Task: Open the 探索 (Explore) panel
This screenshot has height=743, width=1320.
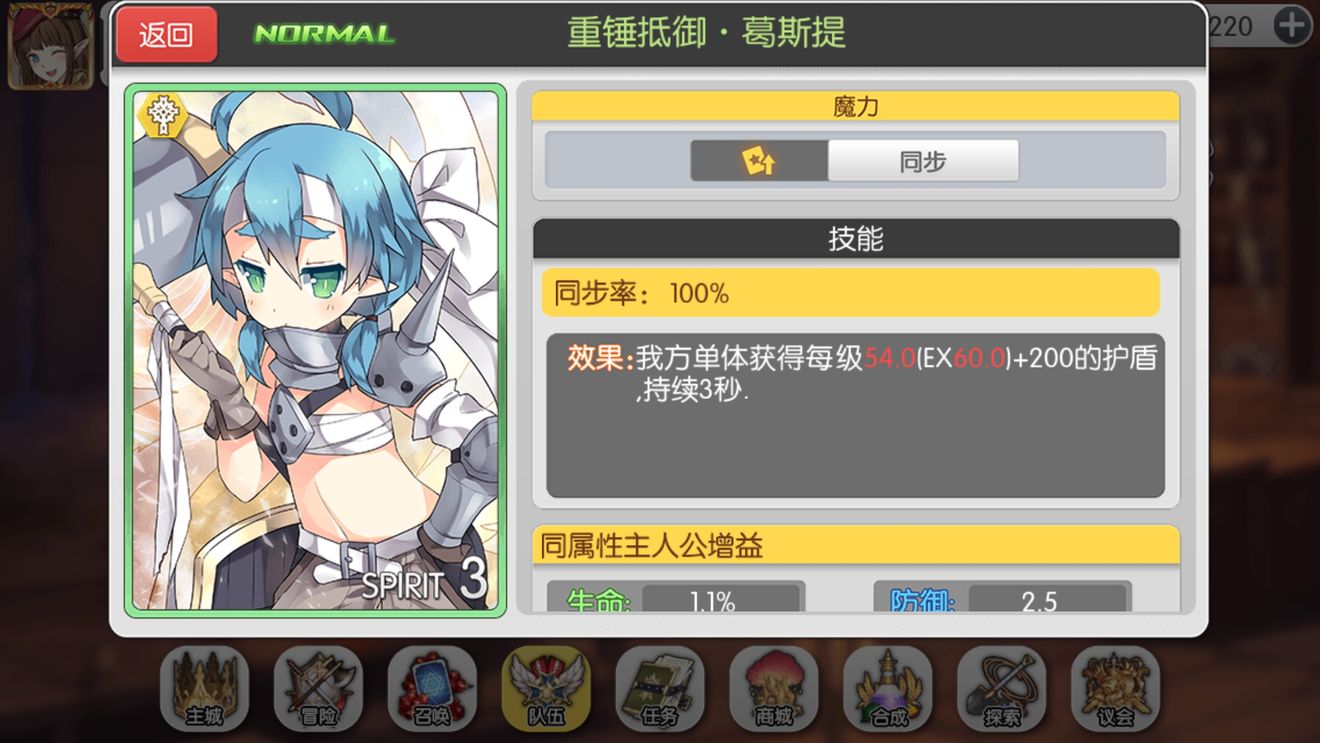Action: pos(1002,688)
